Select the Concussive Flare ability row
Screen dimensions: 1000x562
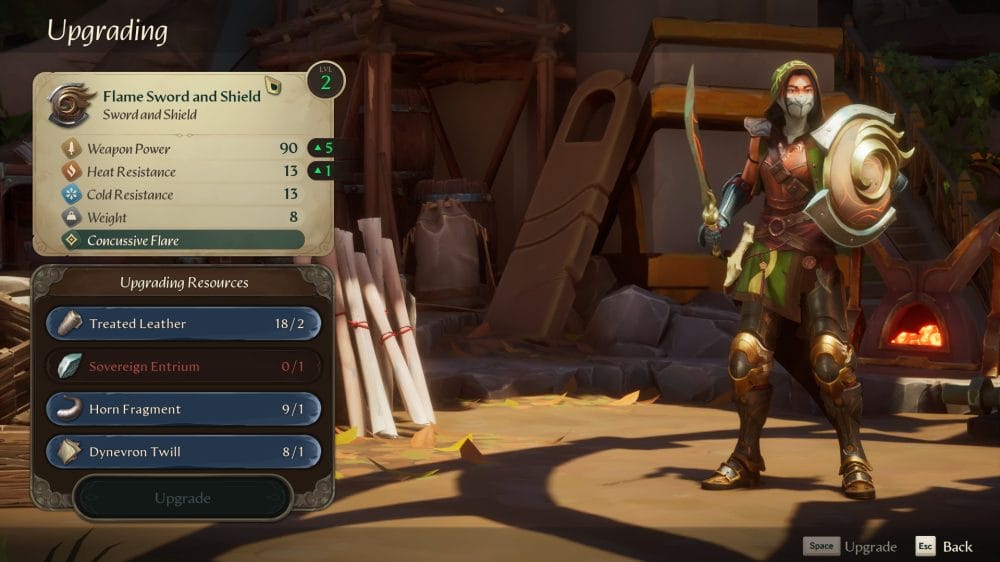(x=182, y=241)
